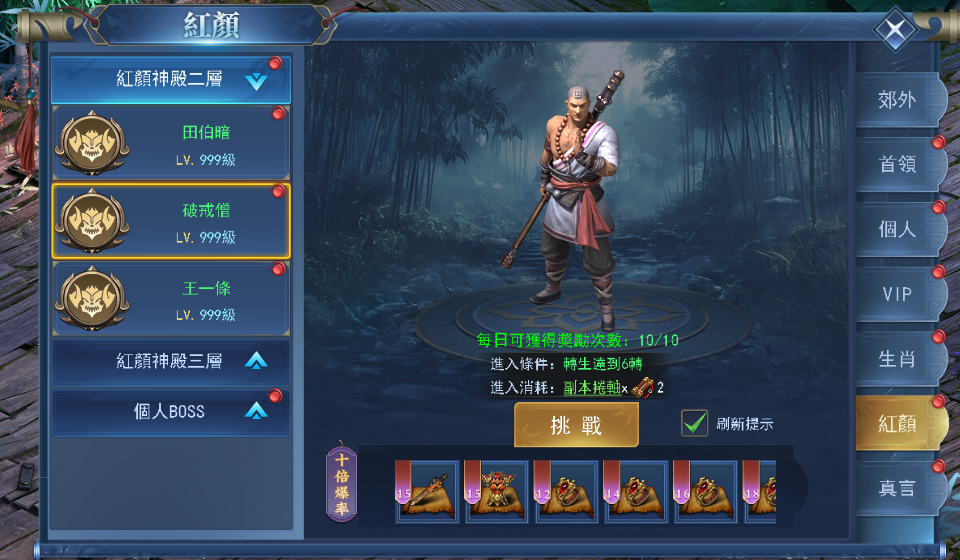Inspect the spear weapon reward slot
960x560 pixels.
(x=428, y=492)
